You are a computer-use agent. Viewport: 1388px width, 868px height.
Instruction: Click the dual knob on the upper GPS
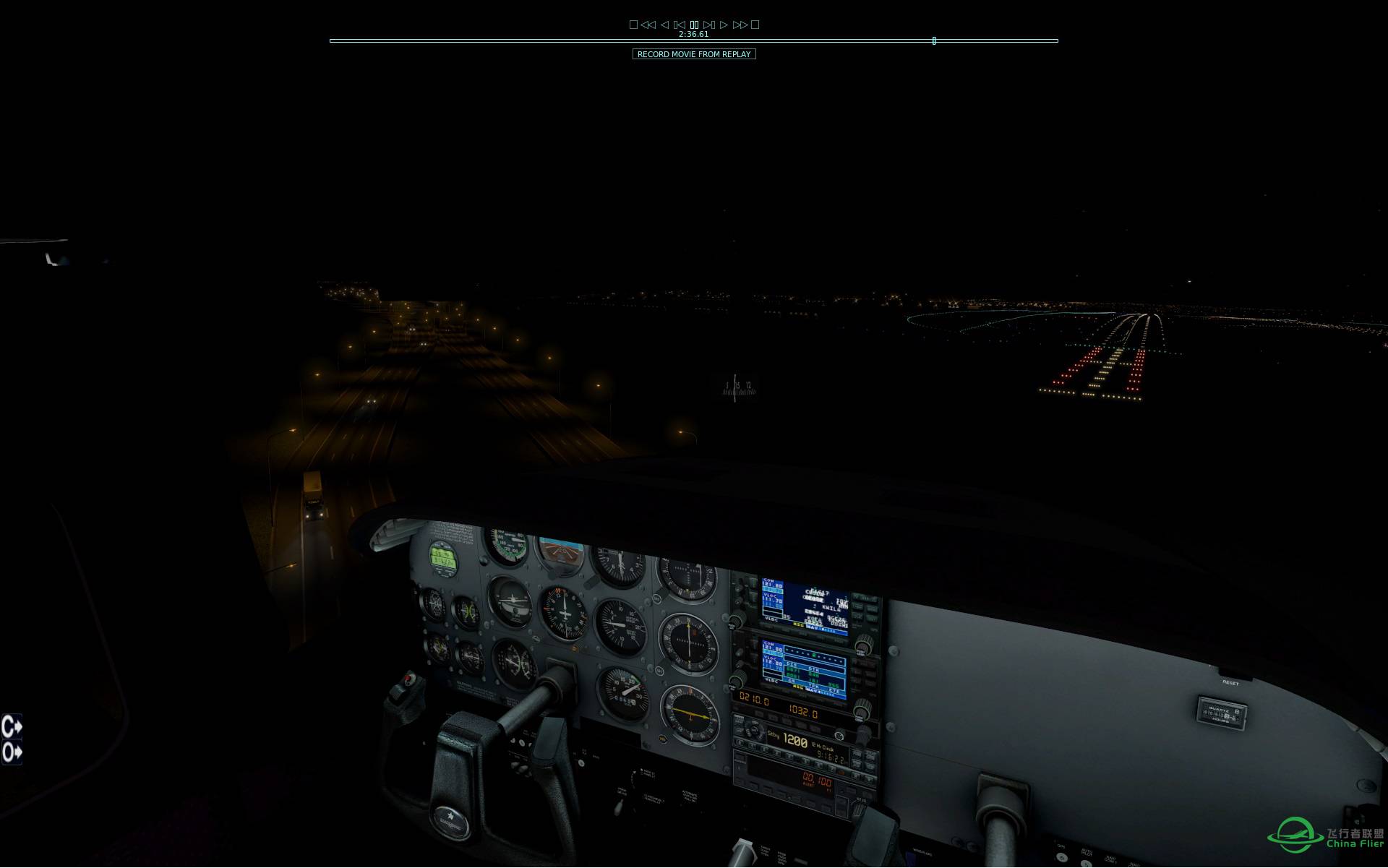(862, 647)
